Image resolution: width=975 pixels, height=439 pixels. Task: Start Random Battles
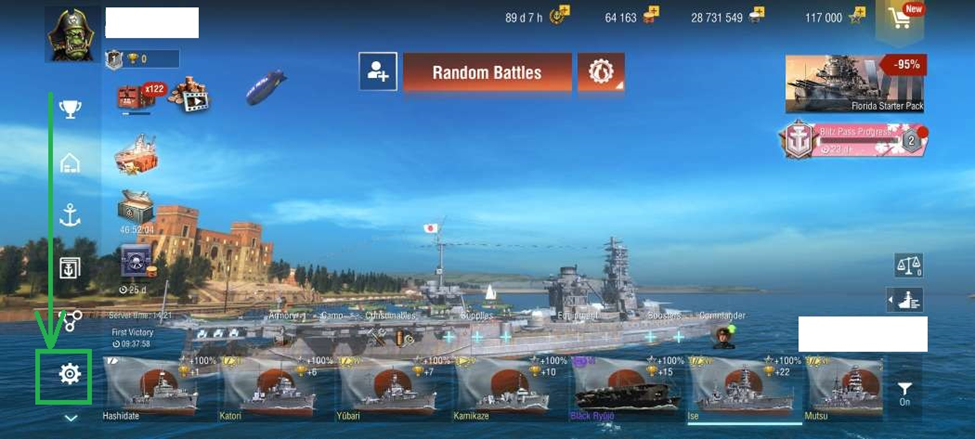[487, 73]
